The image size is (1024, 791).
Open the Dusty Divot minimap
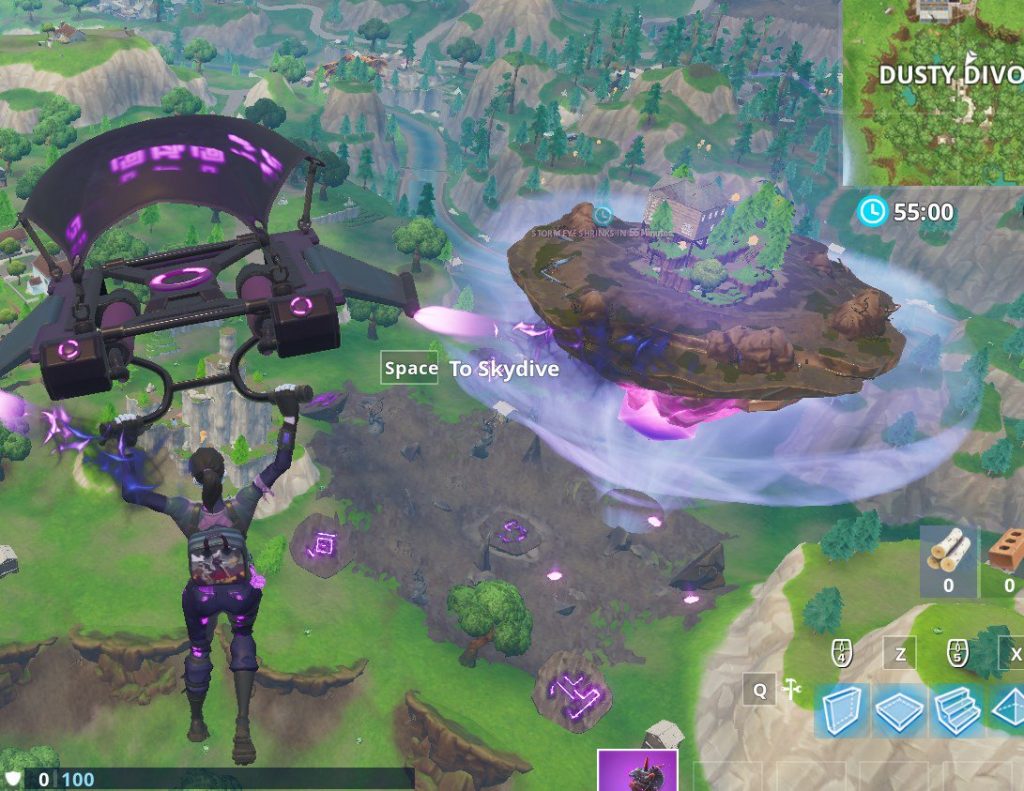pyautogui.click(x=934, y=92)
